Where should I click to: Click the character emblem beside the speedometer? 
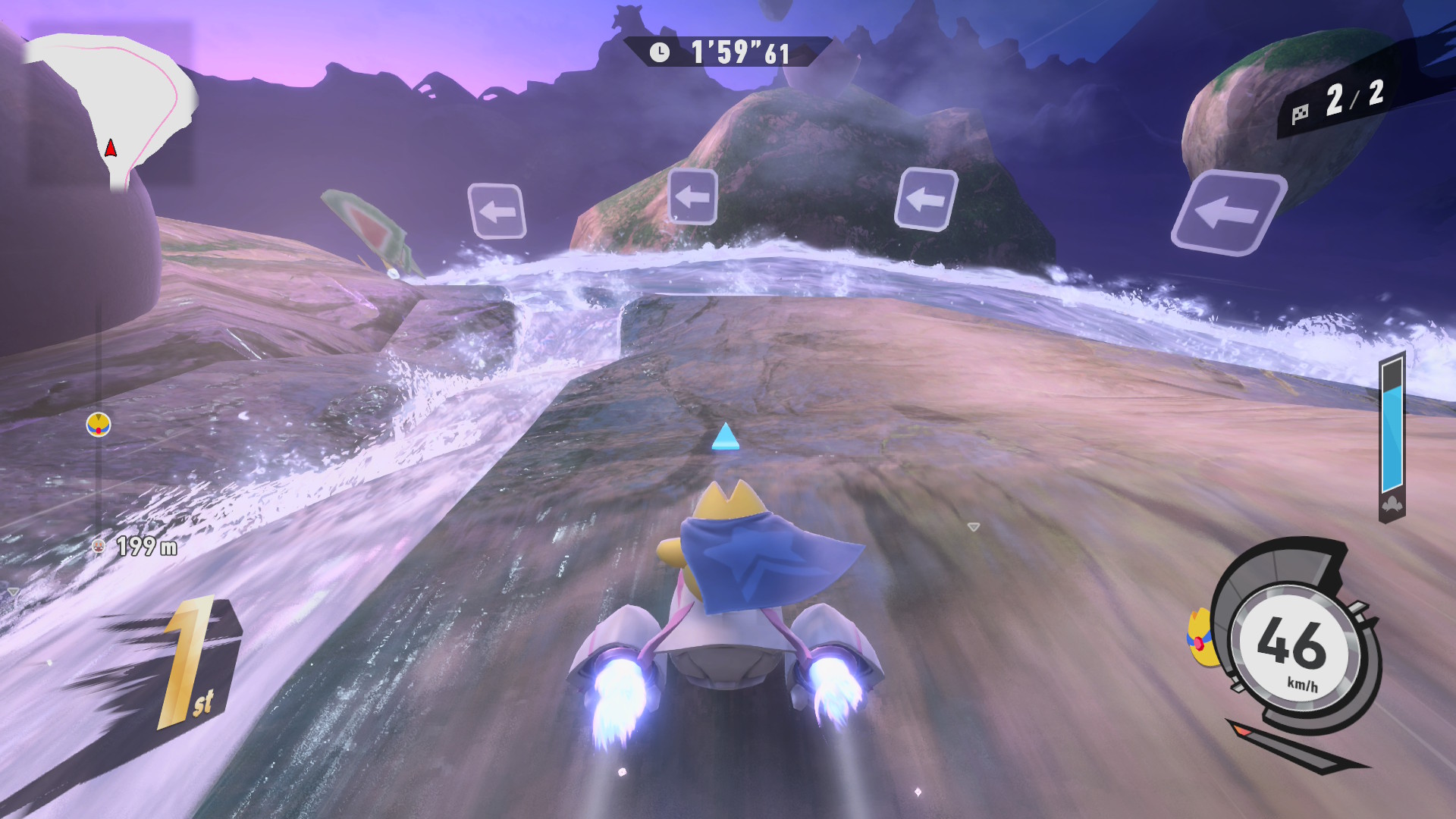[x=1199, y=639]
